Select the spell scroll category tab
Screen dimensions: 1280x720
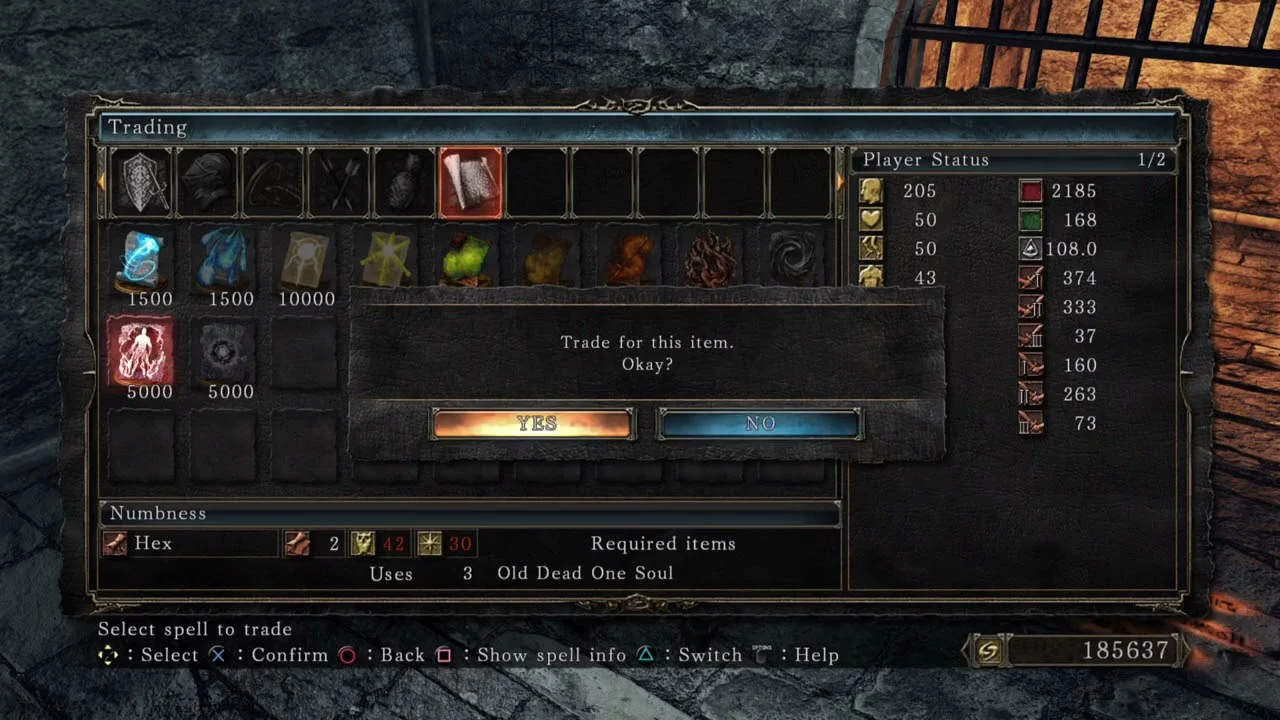(x=471, y=183)
